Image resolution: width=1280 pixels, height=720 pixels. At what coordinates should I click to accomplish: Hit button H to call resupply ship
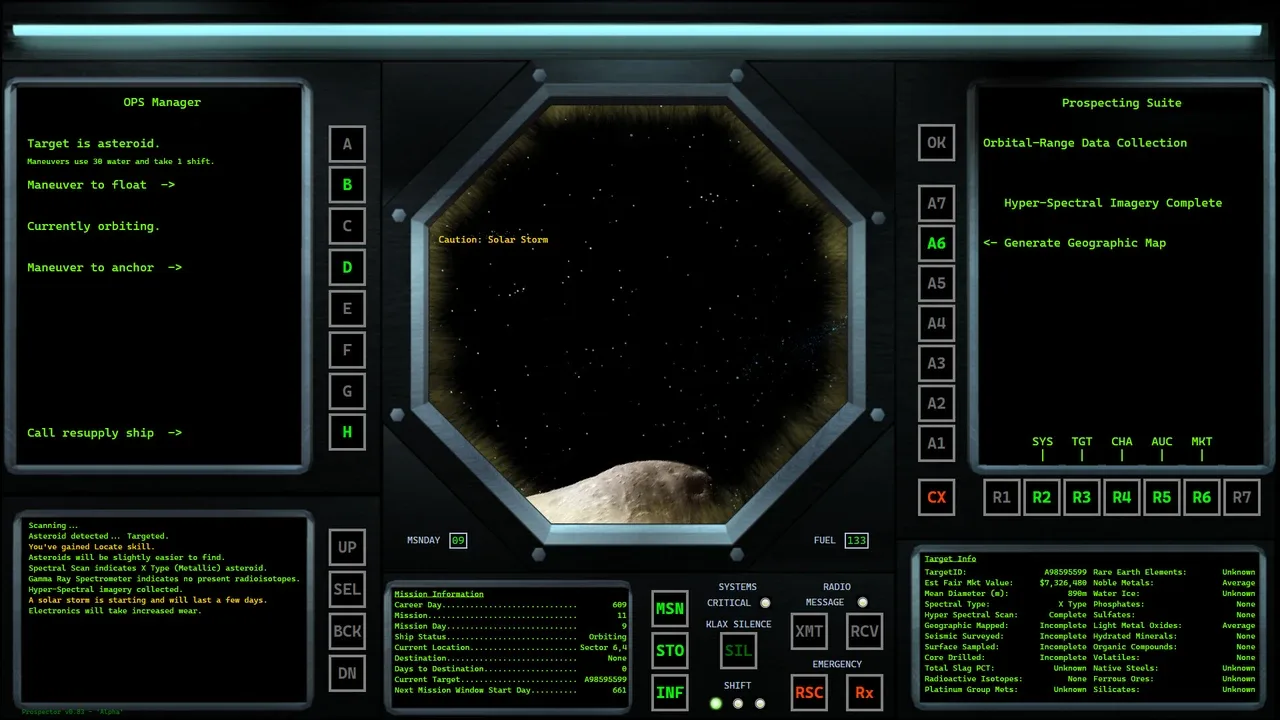click(347, 432)
